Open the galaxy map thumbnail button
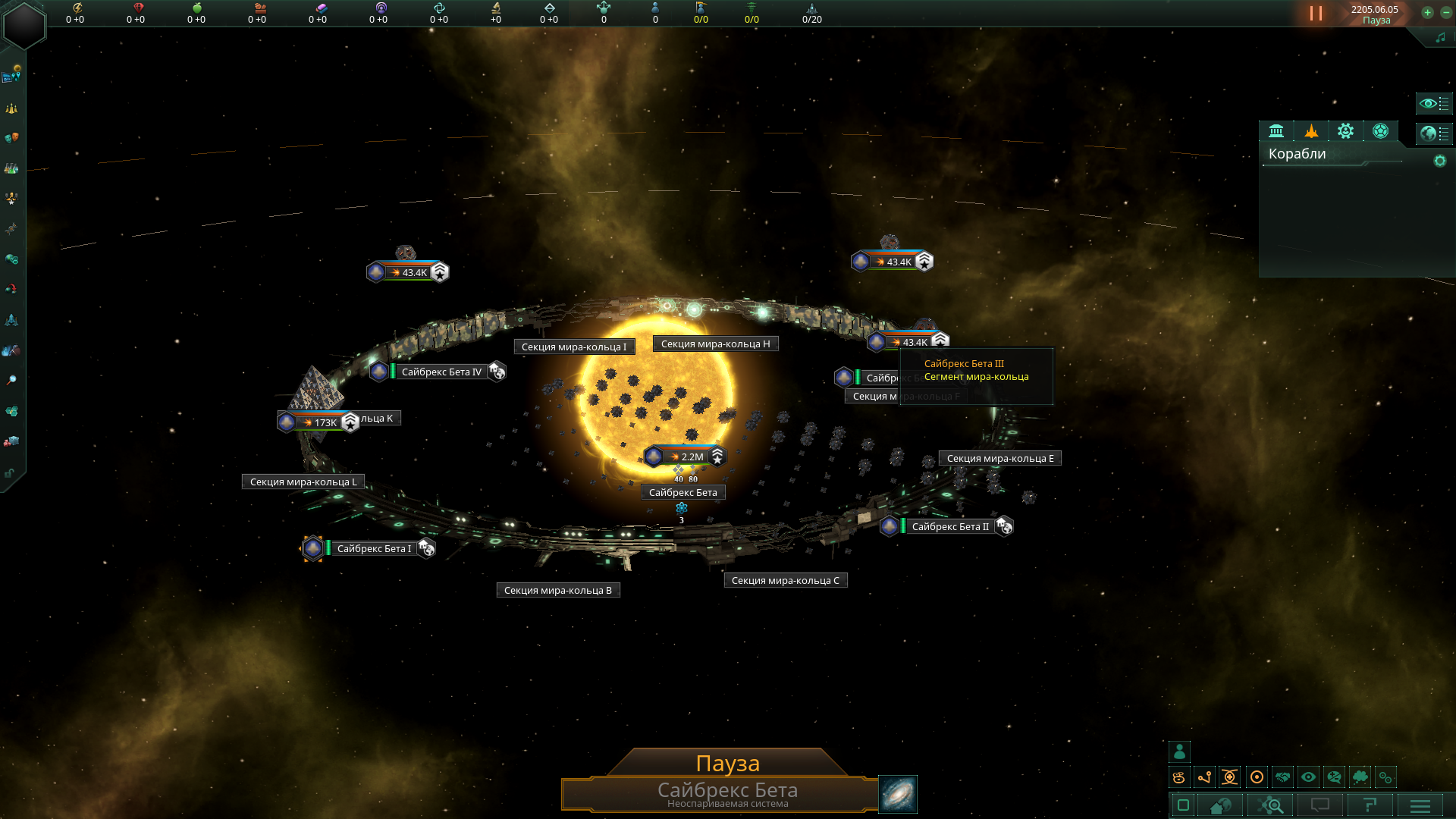The width and height of the screenshot is (1456, 819). pyautogui.click(x=898, y=794)
